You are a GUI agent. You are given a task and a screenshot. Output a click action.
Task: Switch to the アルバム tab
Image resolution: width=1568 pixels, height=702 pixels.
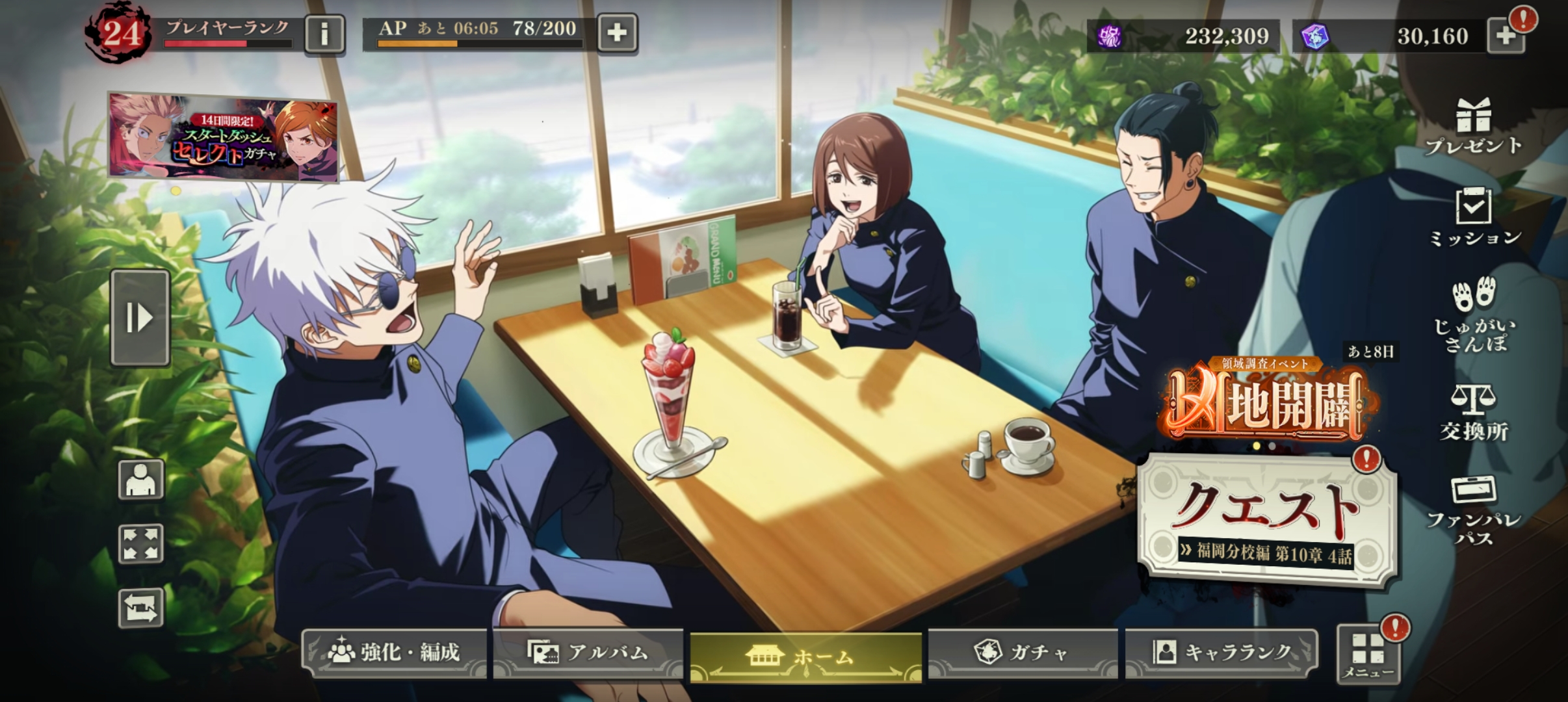tap(588, 652)
